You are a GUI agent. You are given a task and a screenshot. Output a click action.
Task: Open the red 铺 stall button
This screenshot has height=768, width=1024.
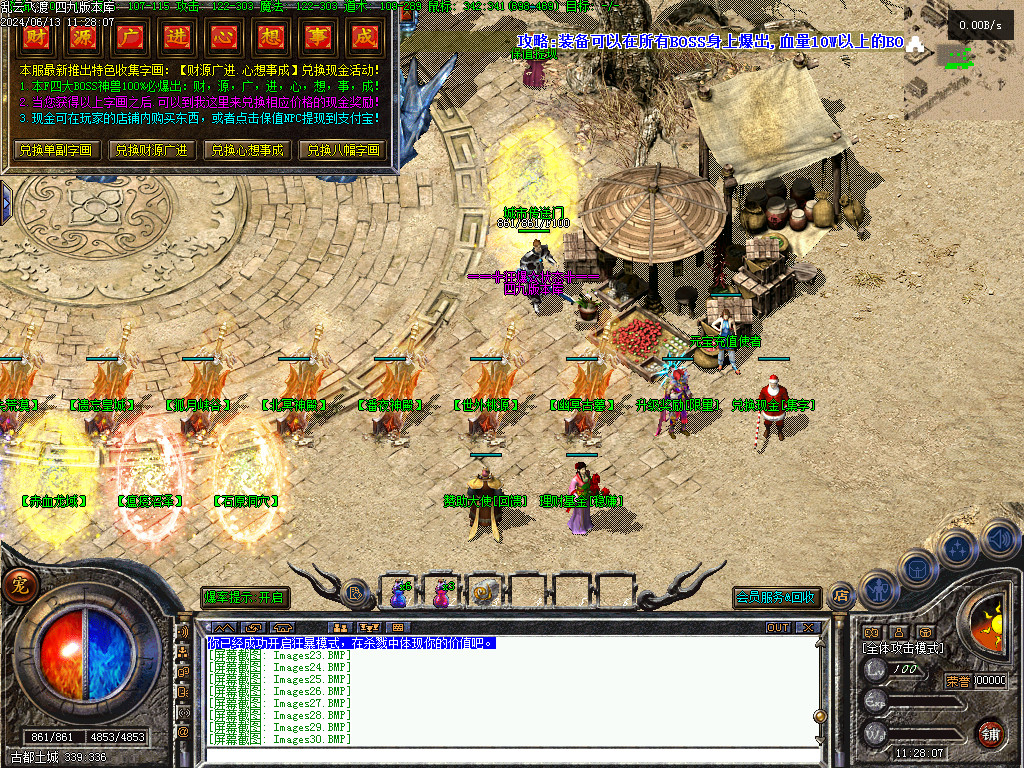point(989,733)
